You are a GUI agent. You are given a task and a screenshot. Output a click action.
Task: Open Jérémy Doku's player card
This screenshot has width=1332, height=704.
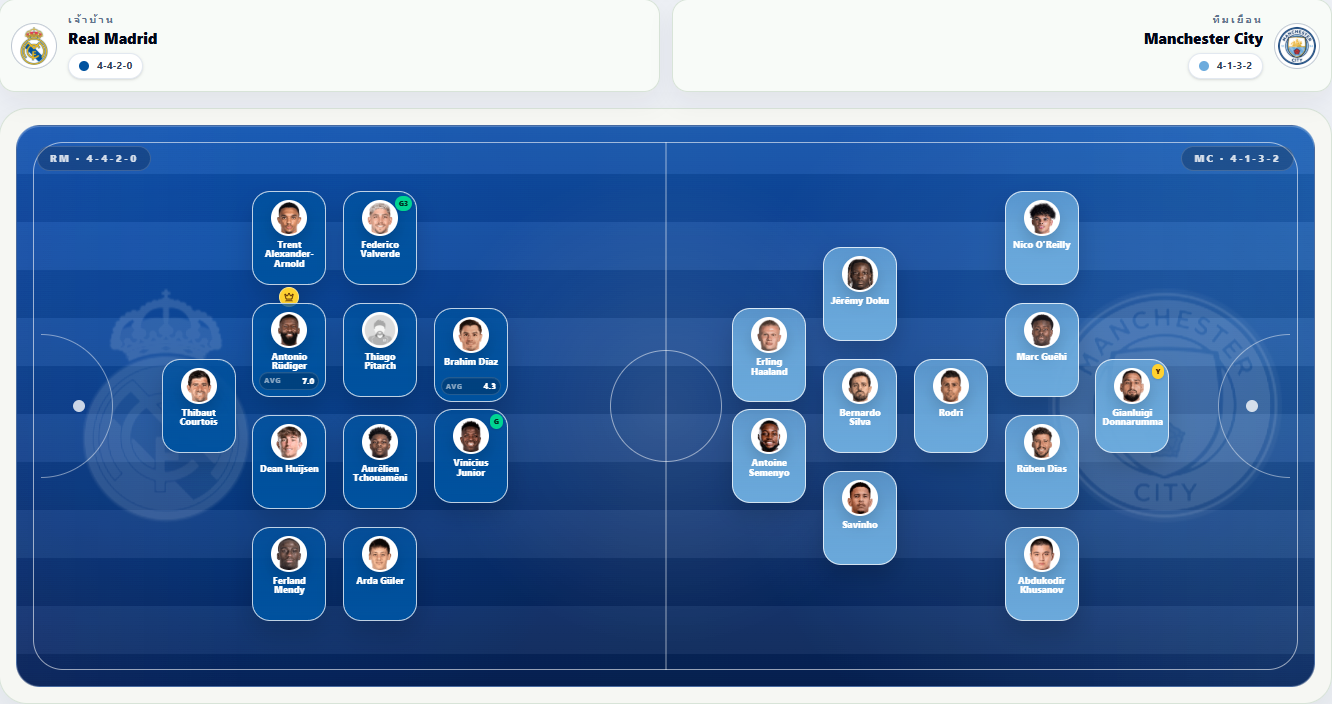[860, 294]
